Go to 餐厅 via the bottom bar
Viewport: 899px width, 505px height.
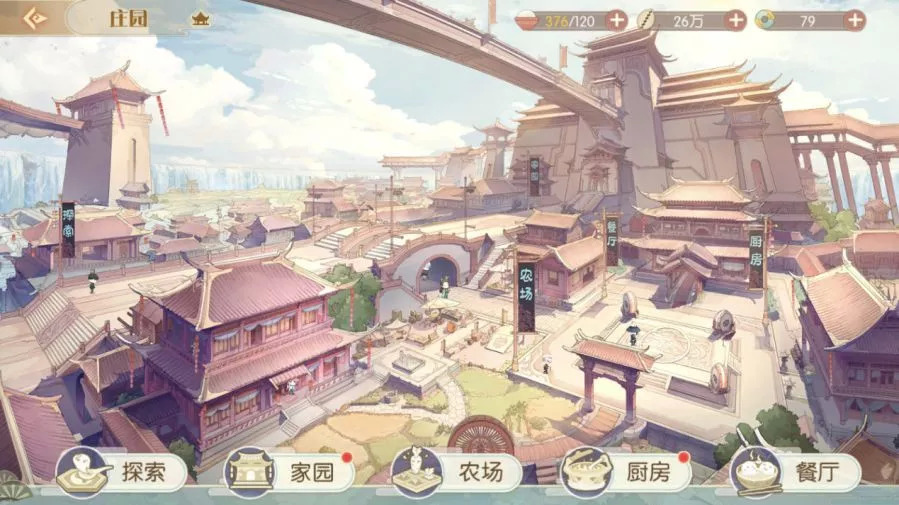(x=794, y=472)
